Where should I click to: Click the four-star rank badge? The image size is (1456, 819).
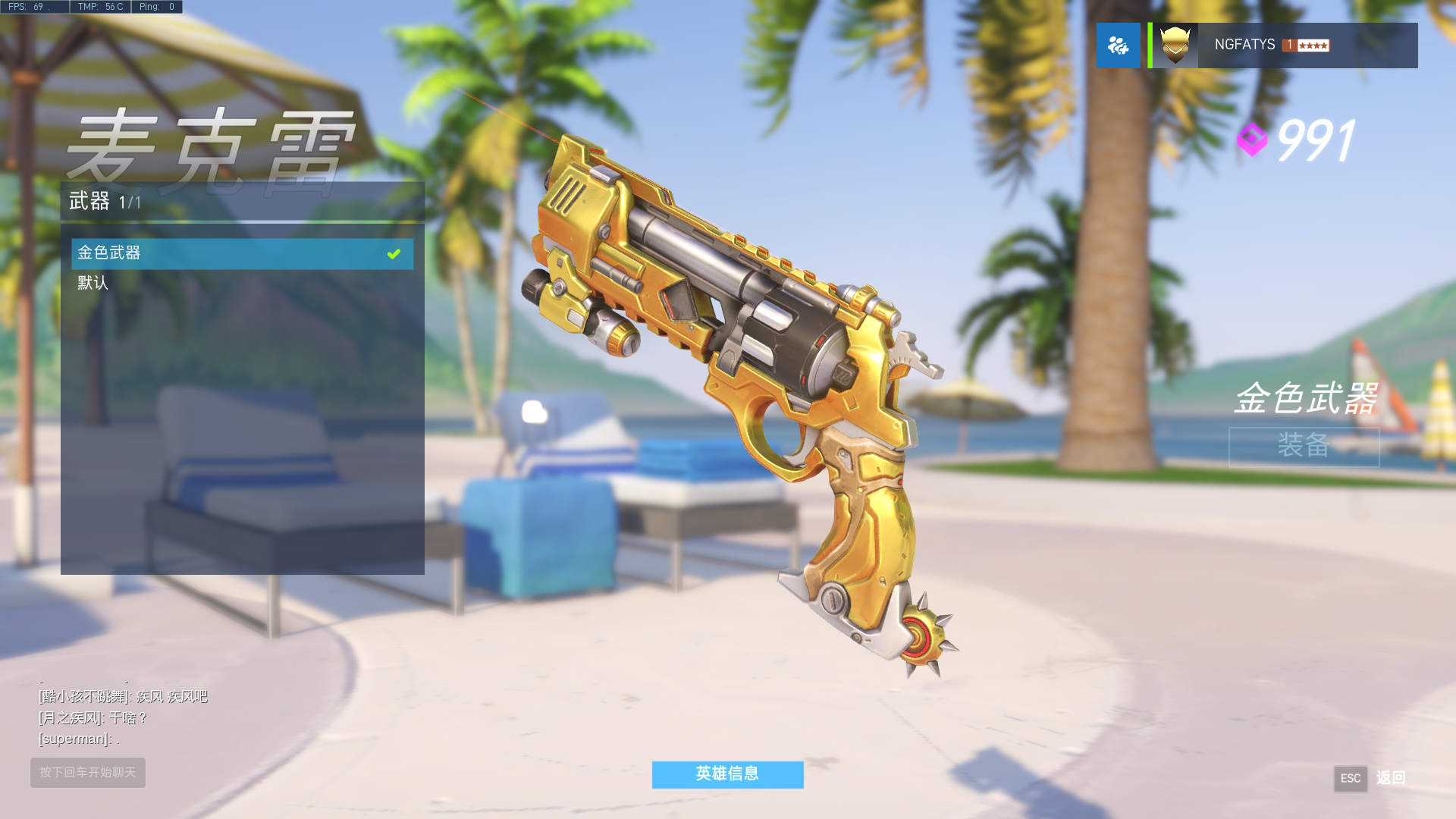click(x=1312, y=45)
